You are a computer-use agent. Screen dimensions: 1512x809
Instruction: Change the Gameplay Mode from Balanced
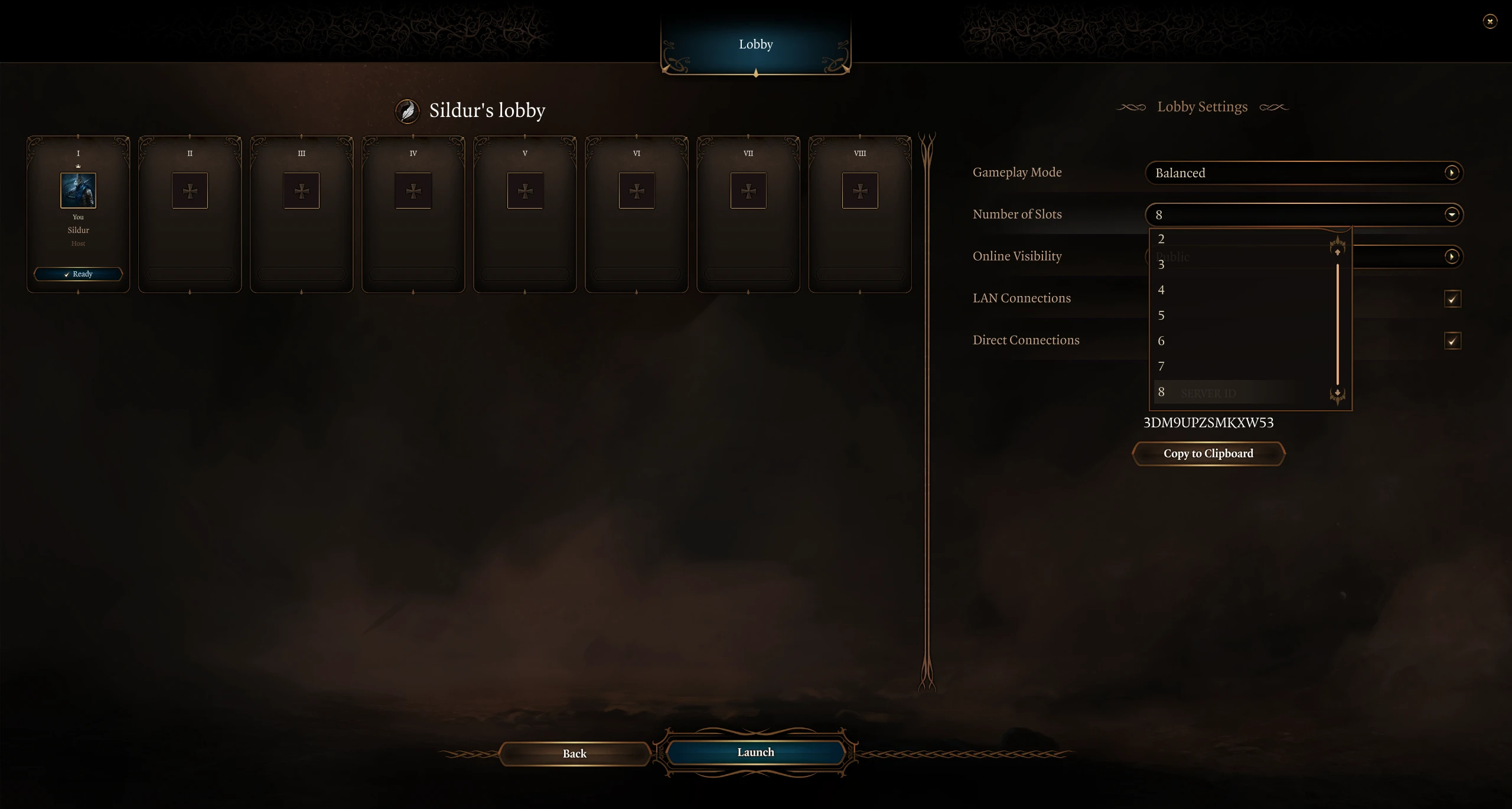click(x=1451, y=173)
